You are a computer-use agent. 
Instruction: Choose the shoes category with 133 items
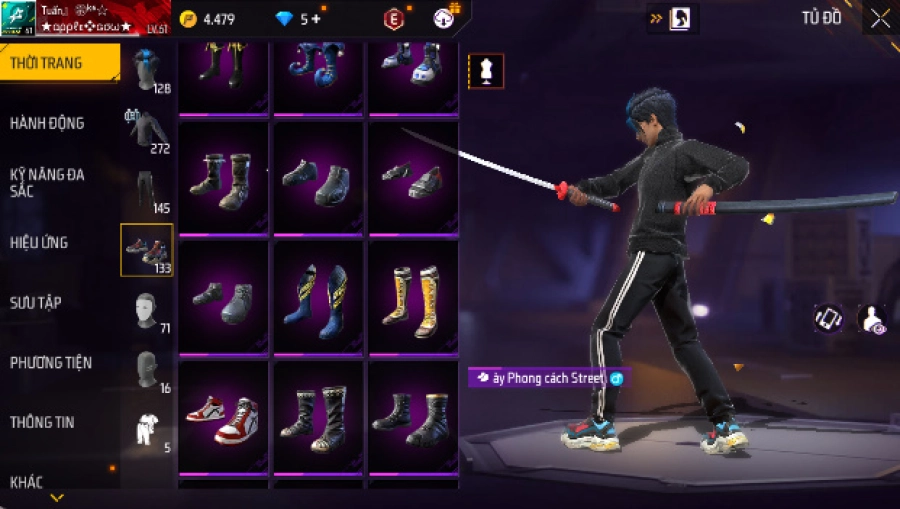147,250
